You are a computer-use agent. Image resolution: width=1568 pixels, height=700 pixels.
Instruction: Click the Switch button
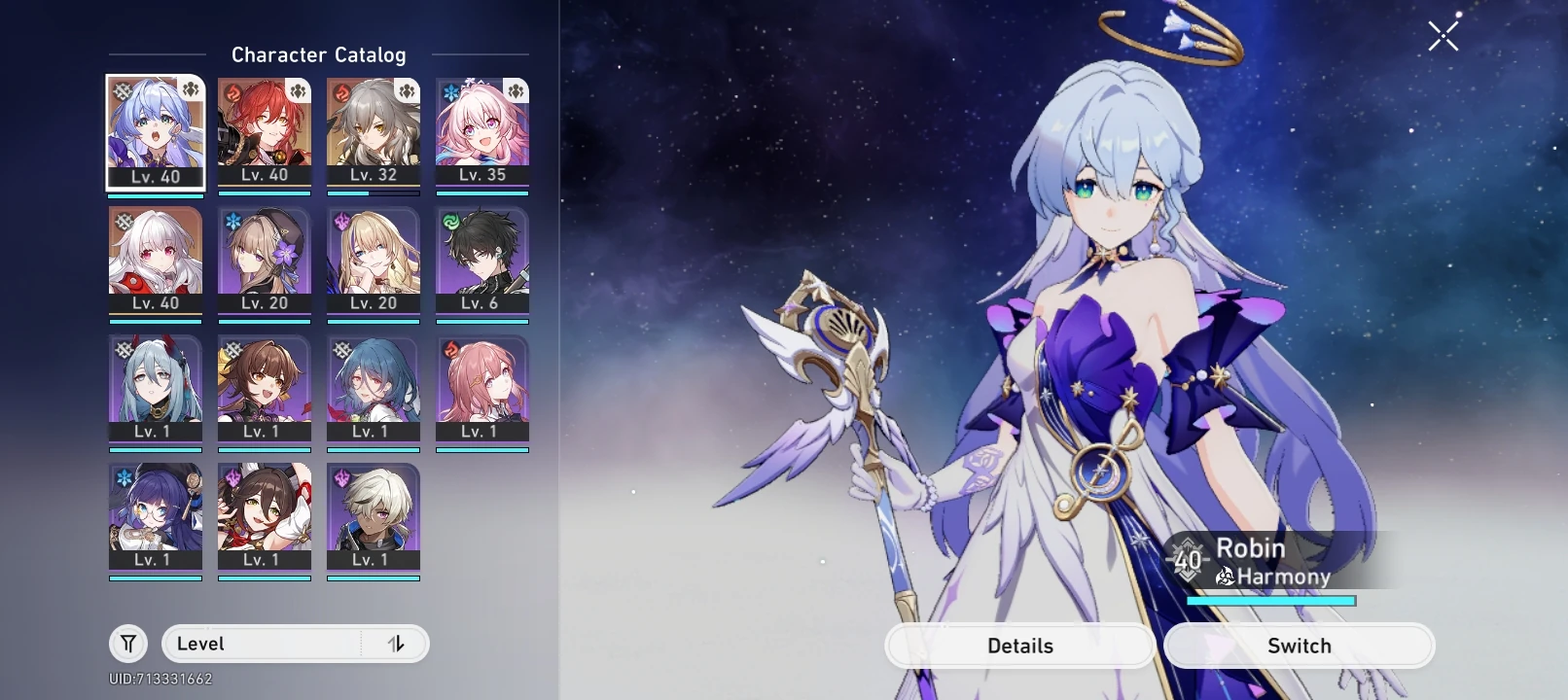pos(1298,645)
